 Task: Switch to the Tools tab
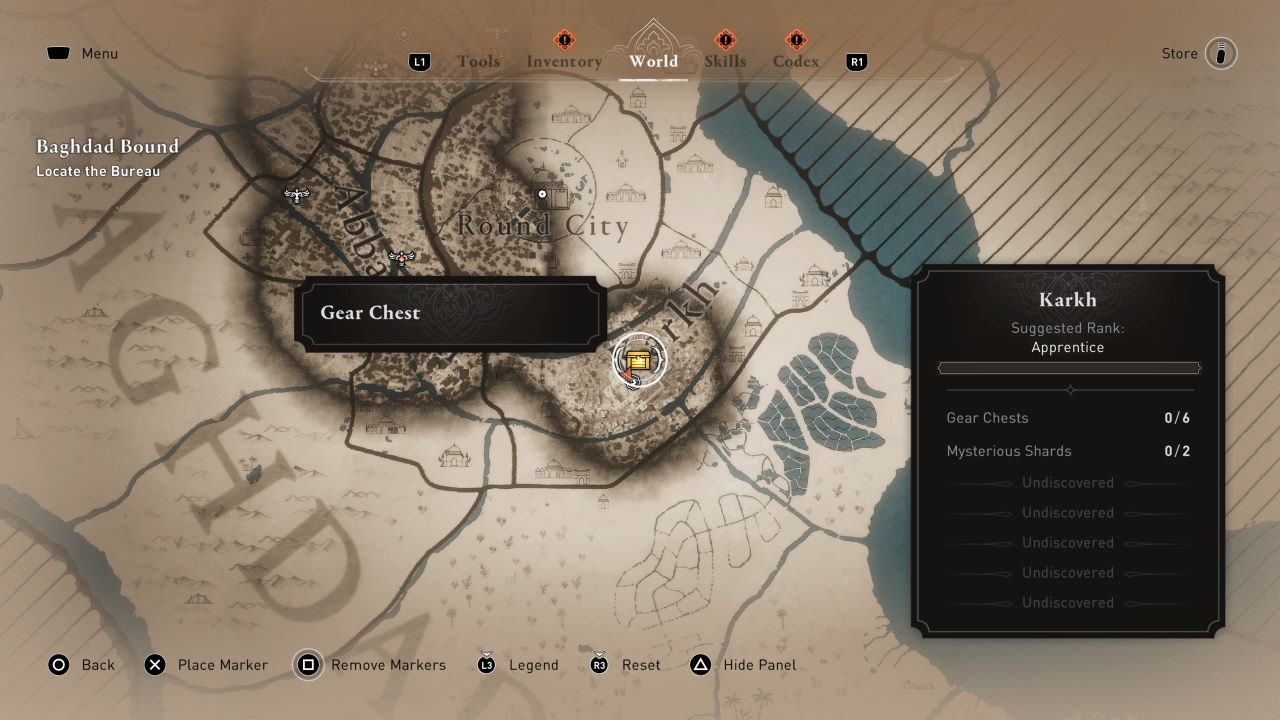478,61
